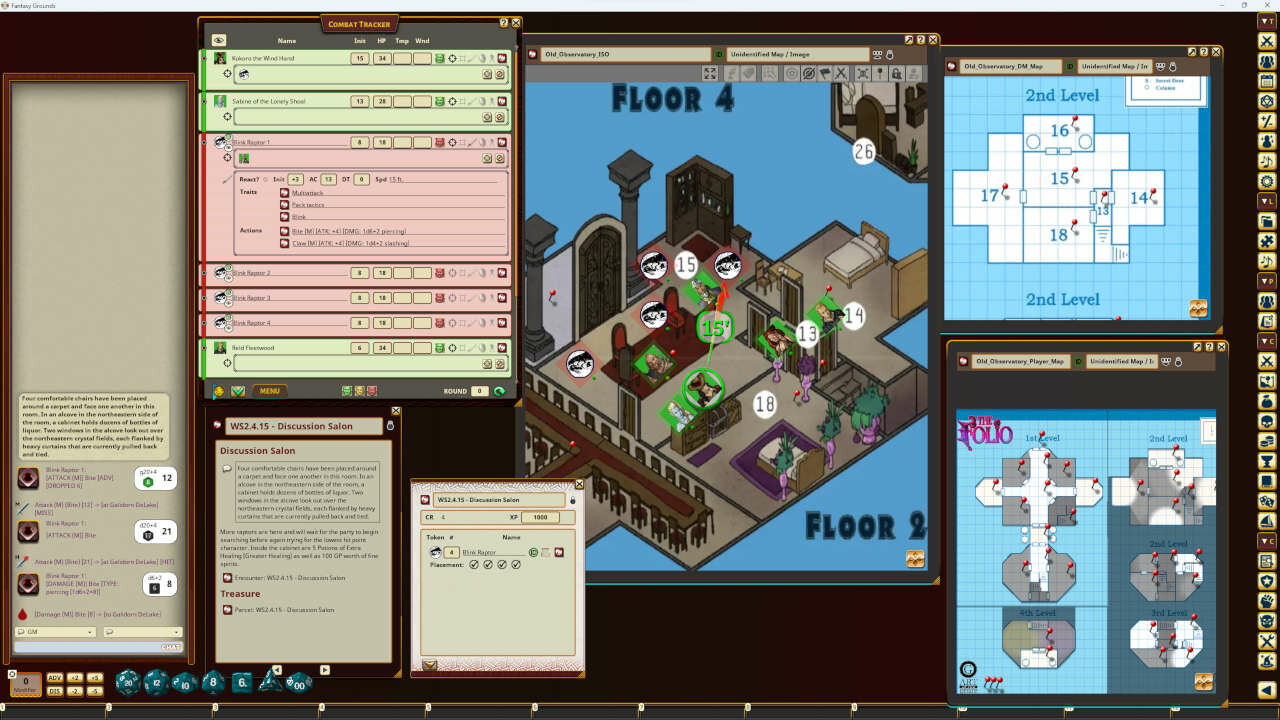Click the zoom-to-fit icon on the ISO map toolbar
The width and height of the screenshot is (1280, 720).
[710, 72]
